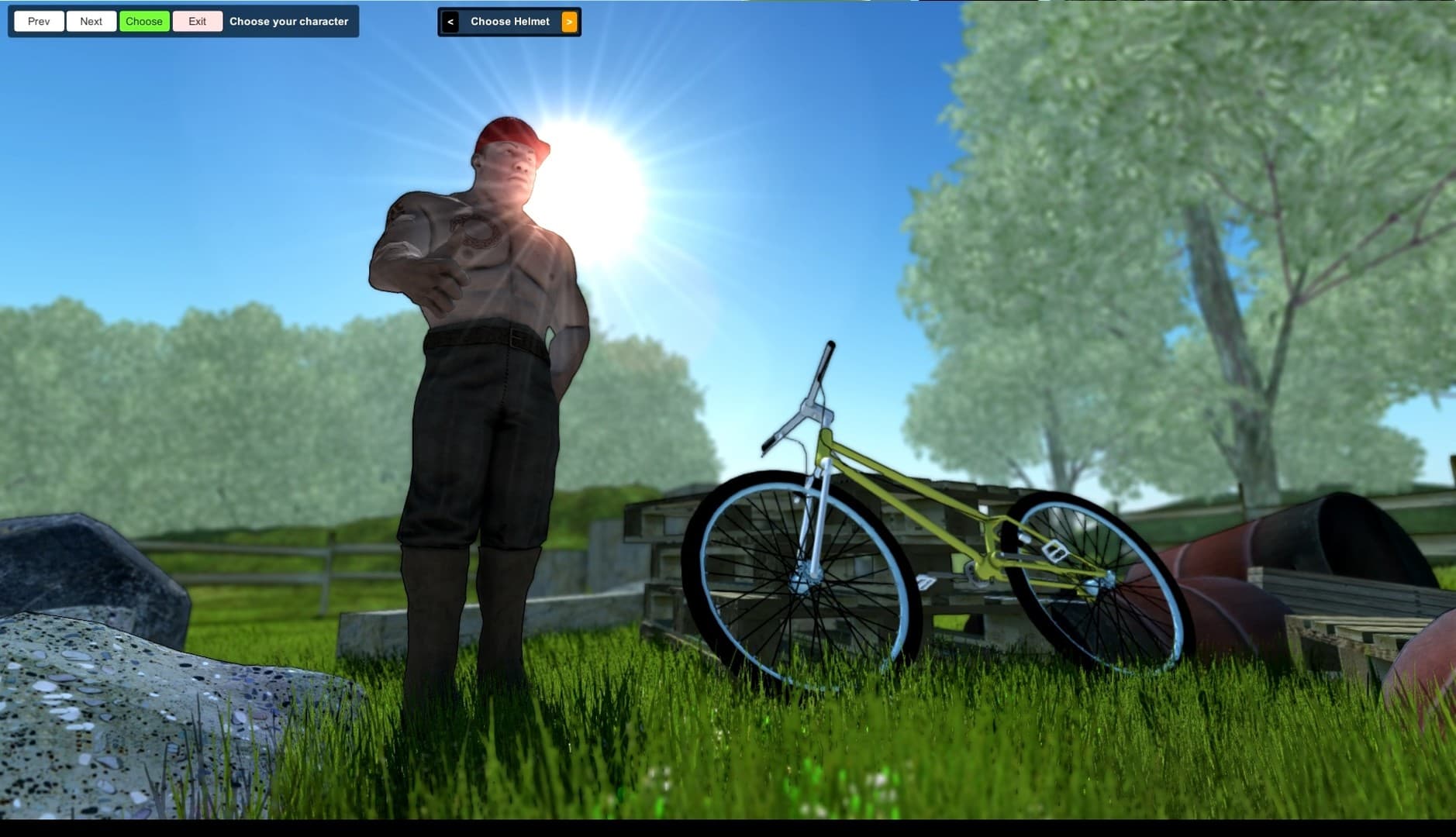Click the Prev character button
Viewport: 1456px width, 837px height.
pos(38,21)
